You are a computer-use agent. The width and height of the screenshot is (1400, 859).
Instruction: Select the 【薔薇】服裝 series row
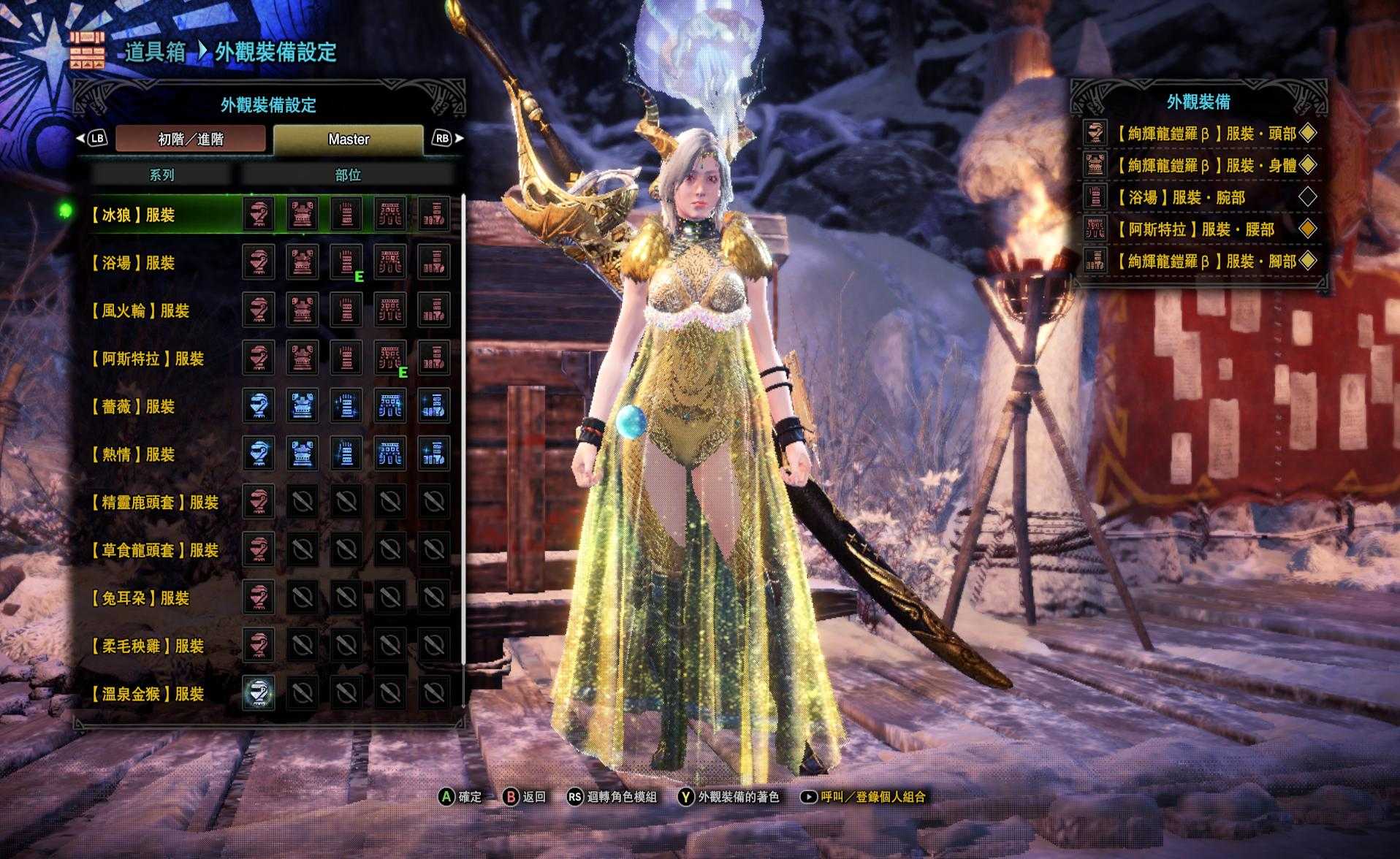click(132, 407)
